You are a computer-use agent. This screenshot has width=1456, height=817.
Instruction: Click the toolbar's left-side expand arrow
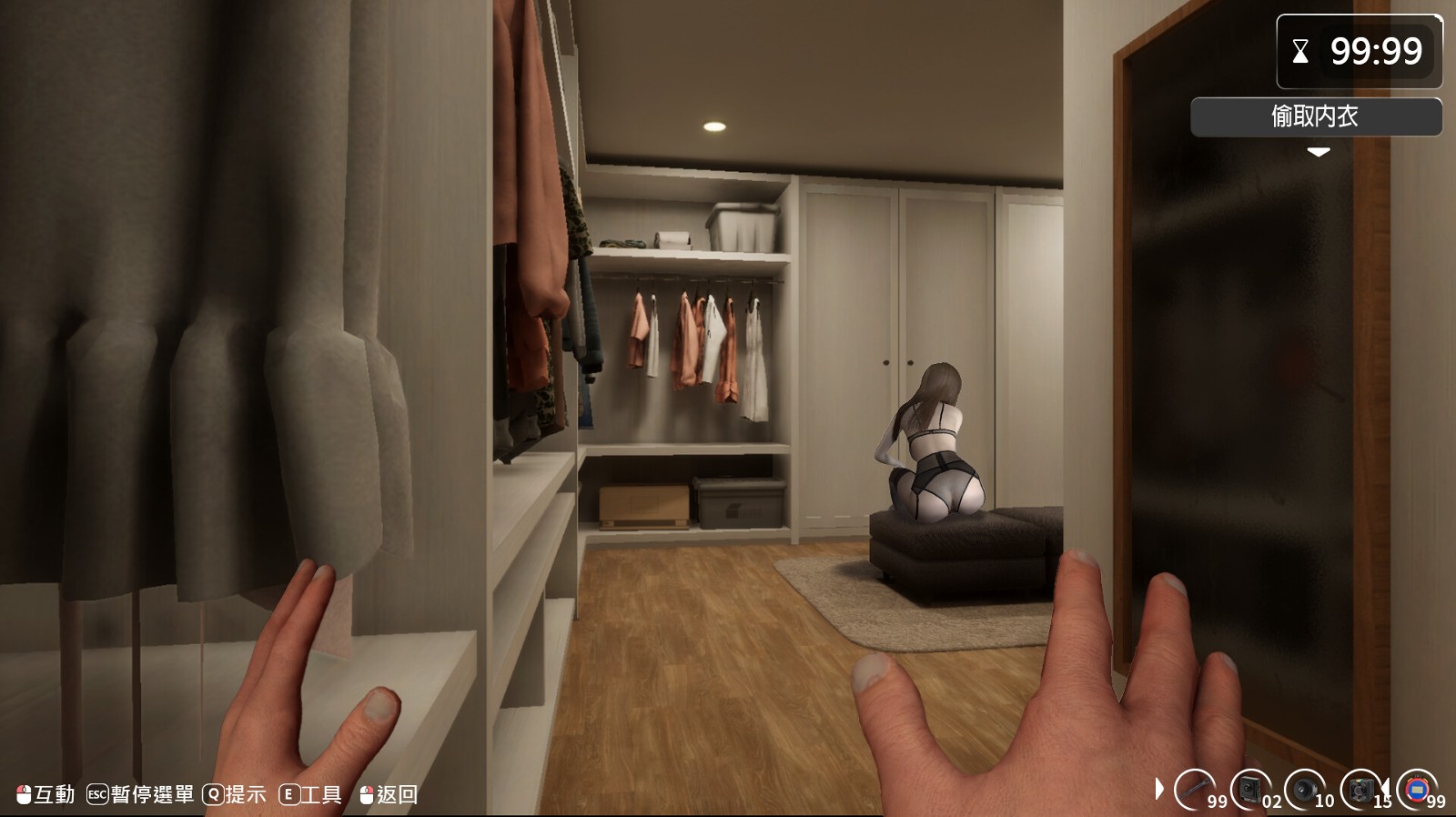click(x=1158, y=789)
